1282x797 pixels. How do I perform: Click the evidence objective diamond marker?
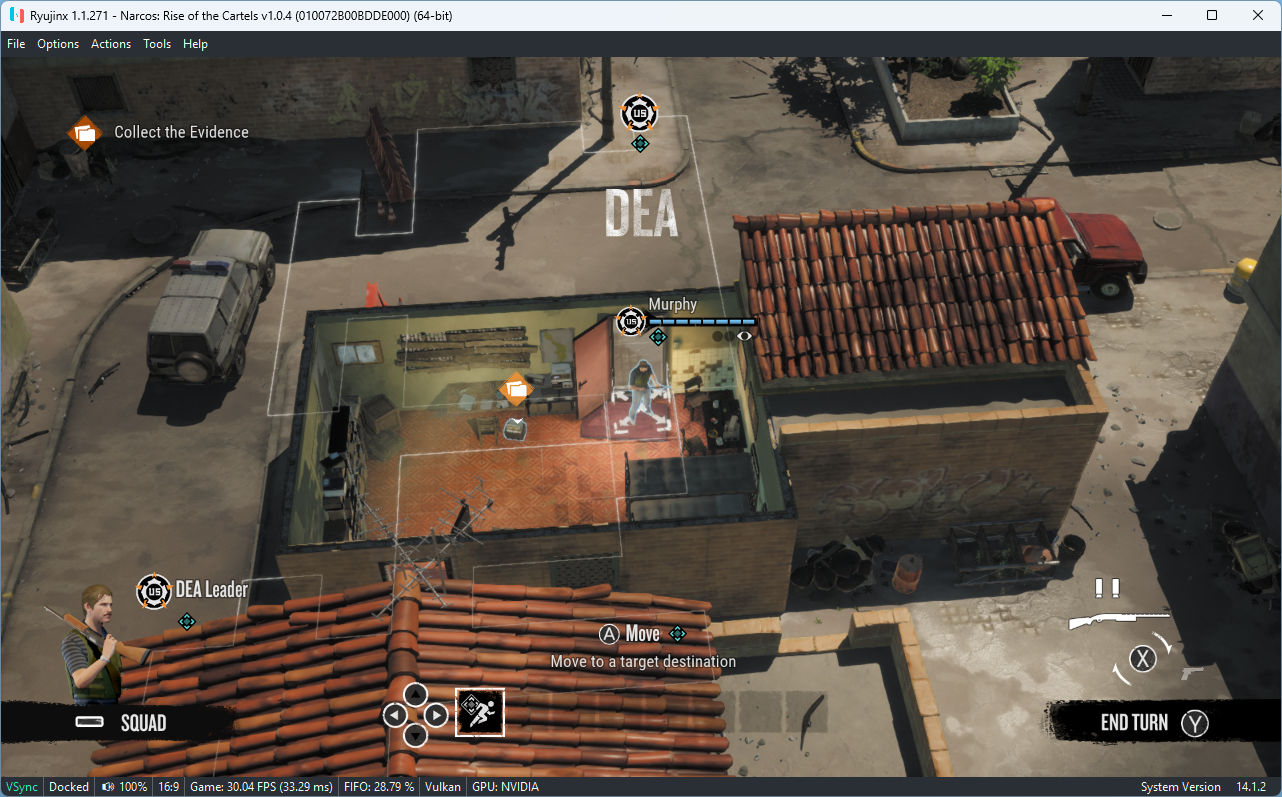point(516,389)
